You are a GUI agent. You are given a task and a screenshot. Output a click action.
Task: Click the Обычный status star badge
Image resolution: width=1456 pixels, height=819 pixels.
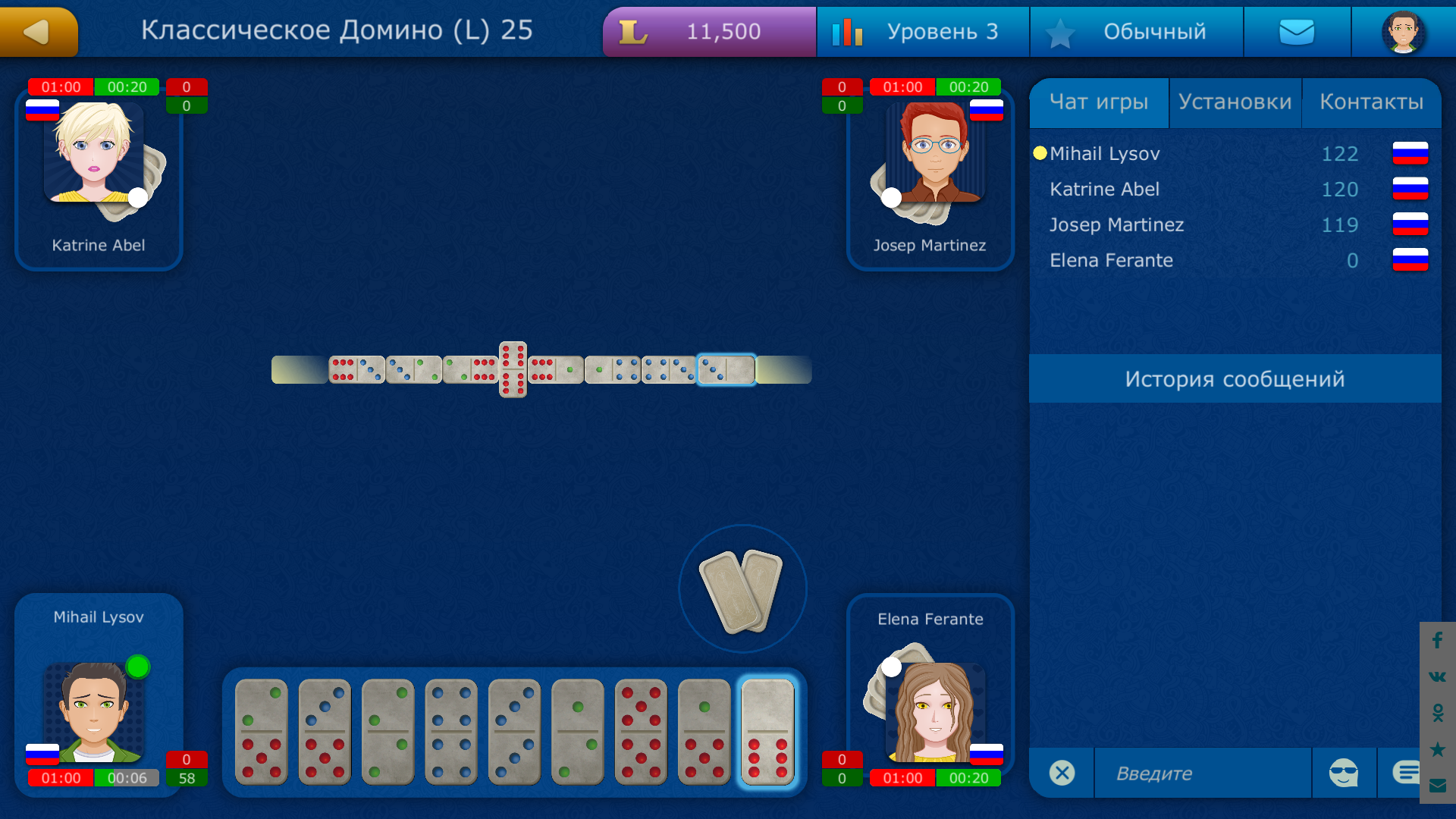[x=1136, y=31]
